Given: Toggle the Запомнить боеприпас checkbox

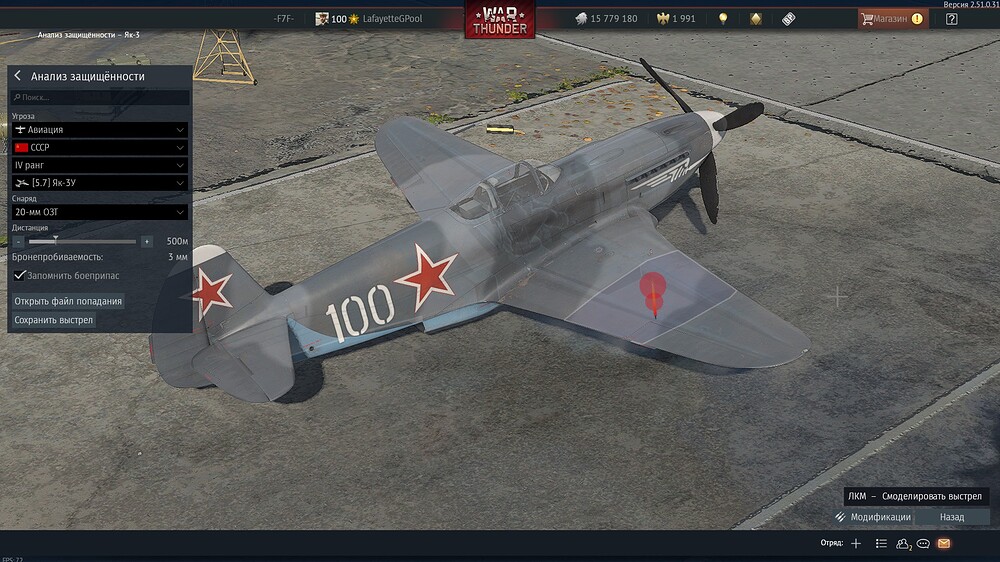Looking at the screenshot, I should click(x=19, y=275).
